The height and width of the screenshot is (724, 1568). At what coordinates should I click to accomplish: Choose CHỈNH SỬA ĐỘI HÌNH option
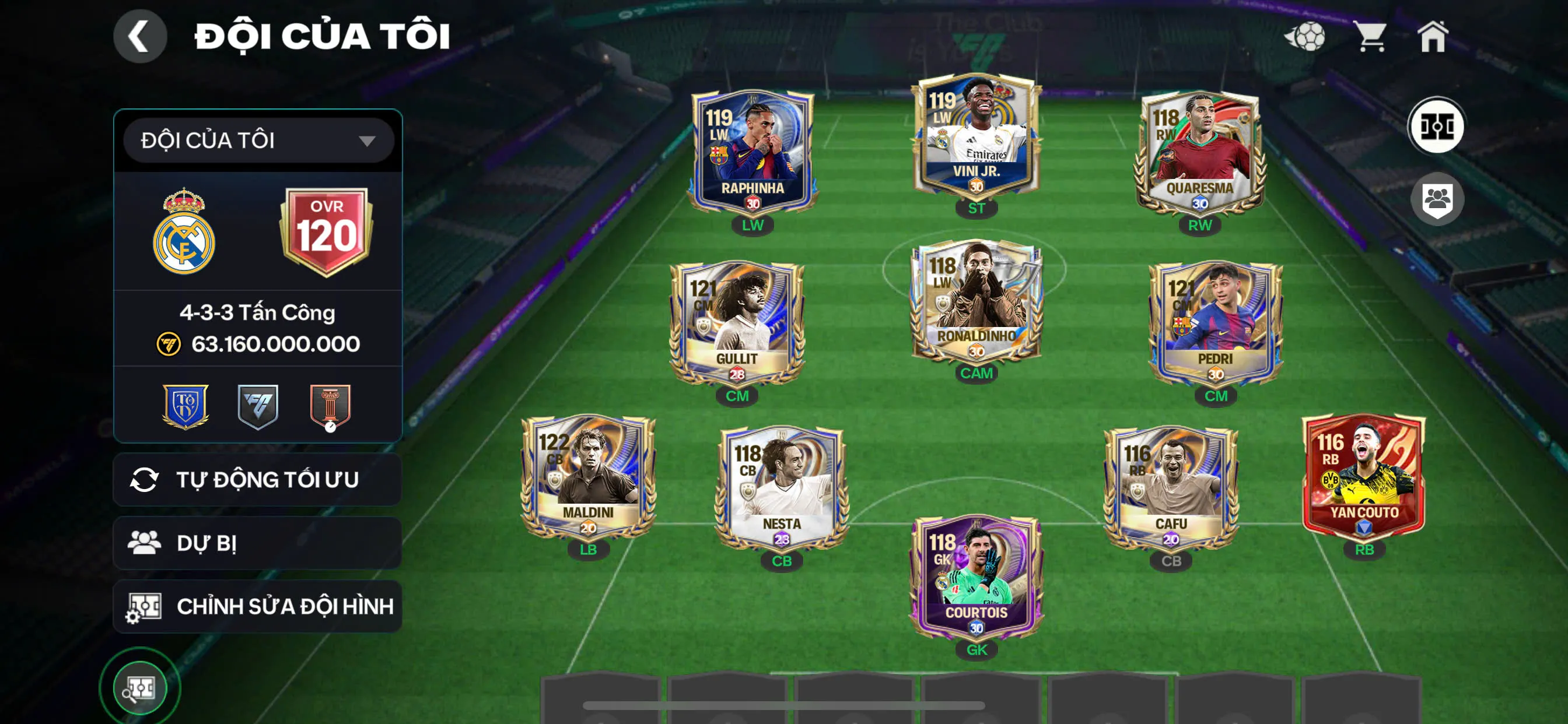click(x=257, y=606)
